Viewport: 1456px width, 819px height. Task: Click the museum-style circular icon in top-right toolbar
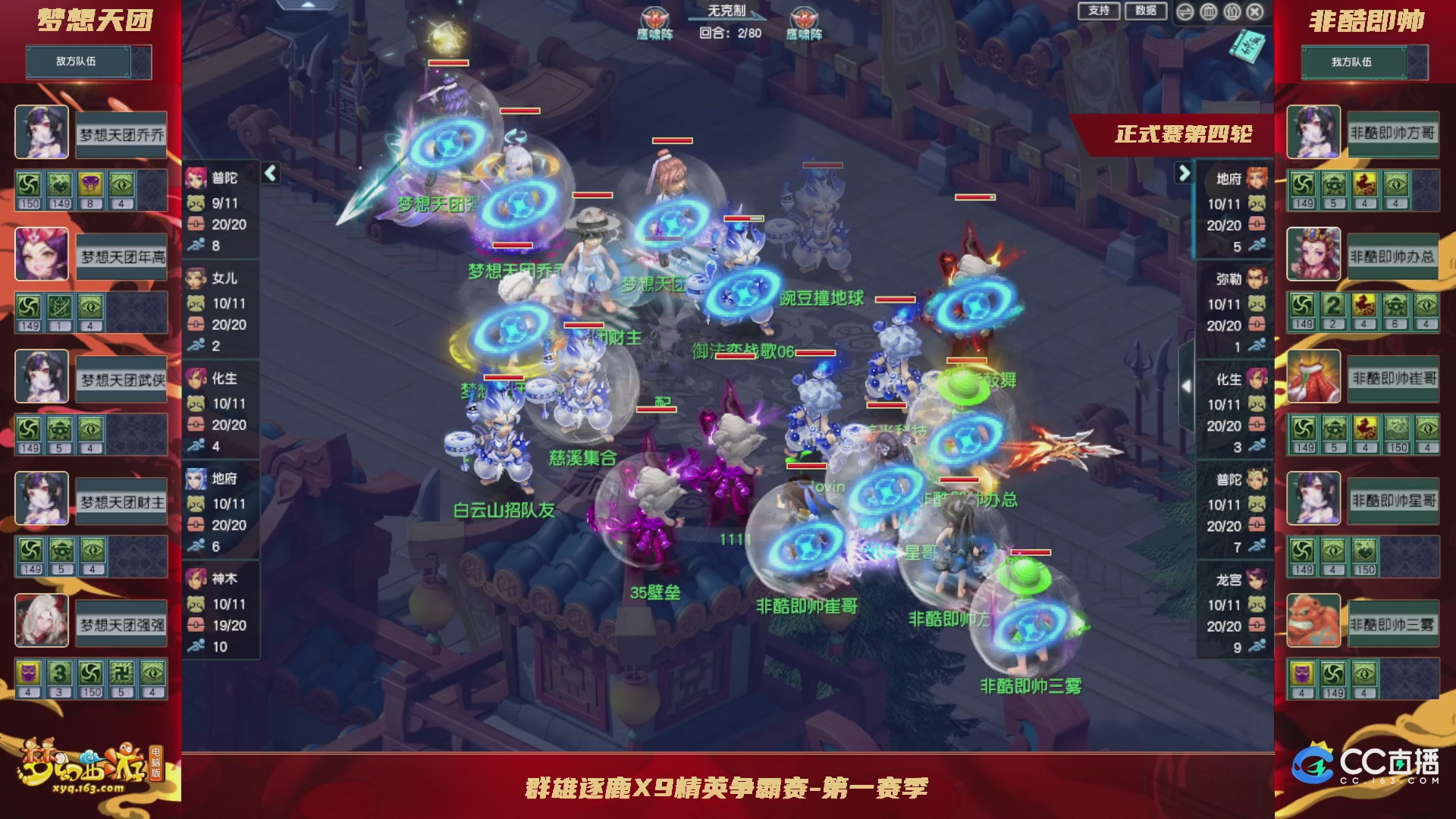coord(1208,11)
